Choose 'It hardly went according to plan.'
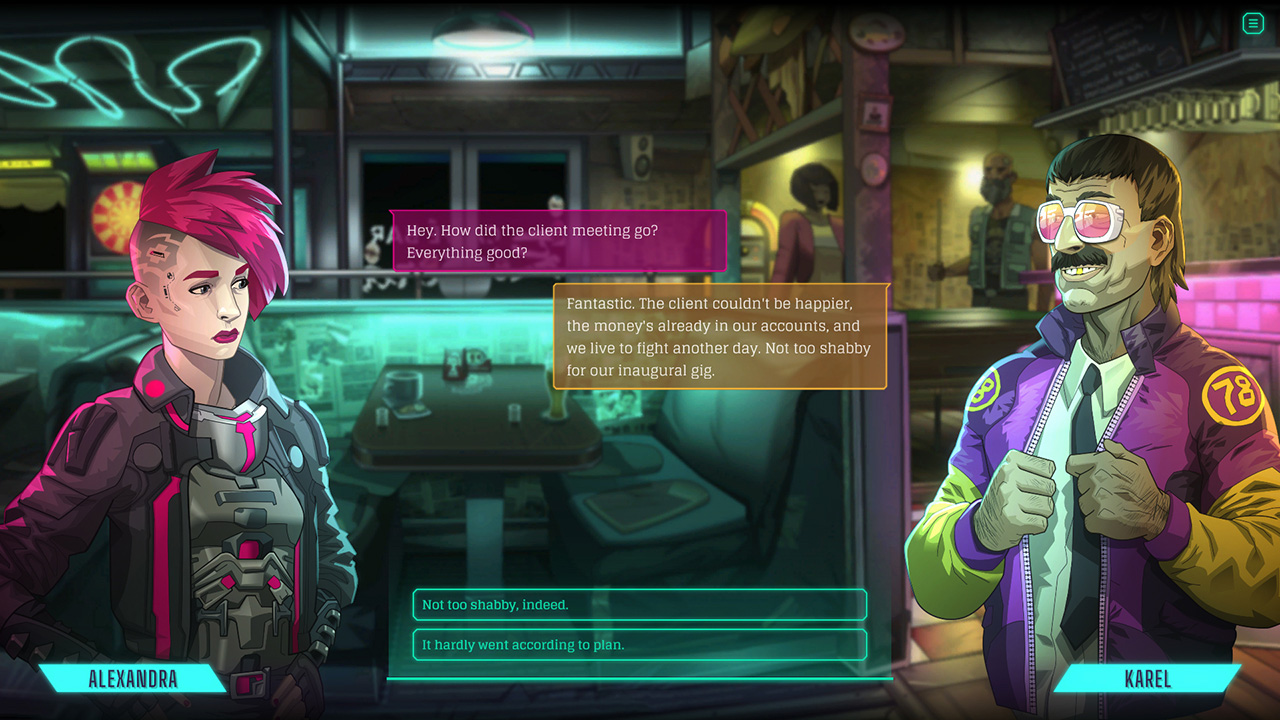Viewport: 1280px width, 720px height. (x=640, y=645)
